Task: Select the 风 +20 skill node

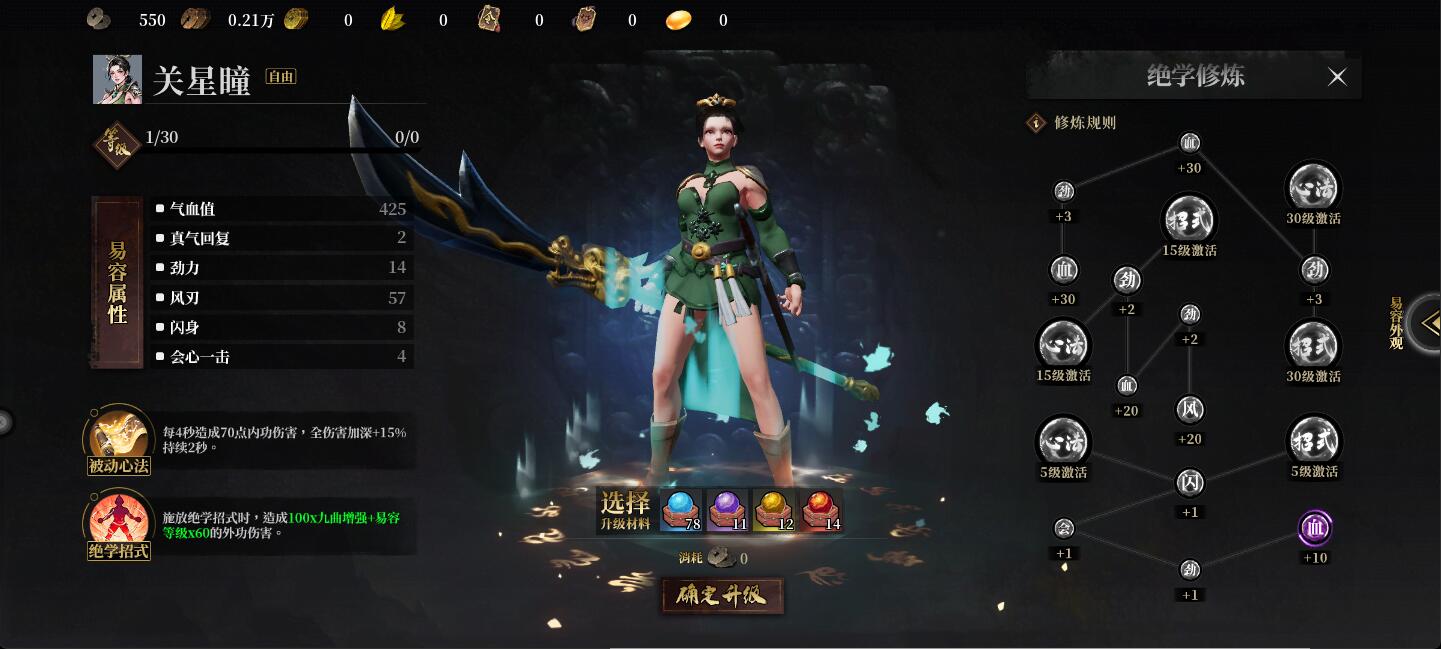Action: pyautogui.click(x=1189, y=410)
